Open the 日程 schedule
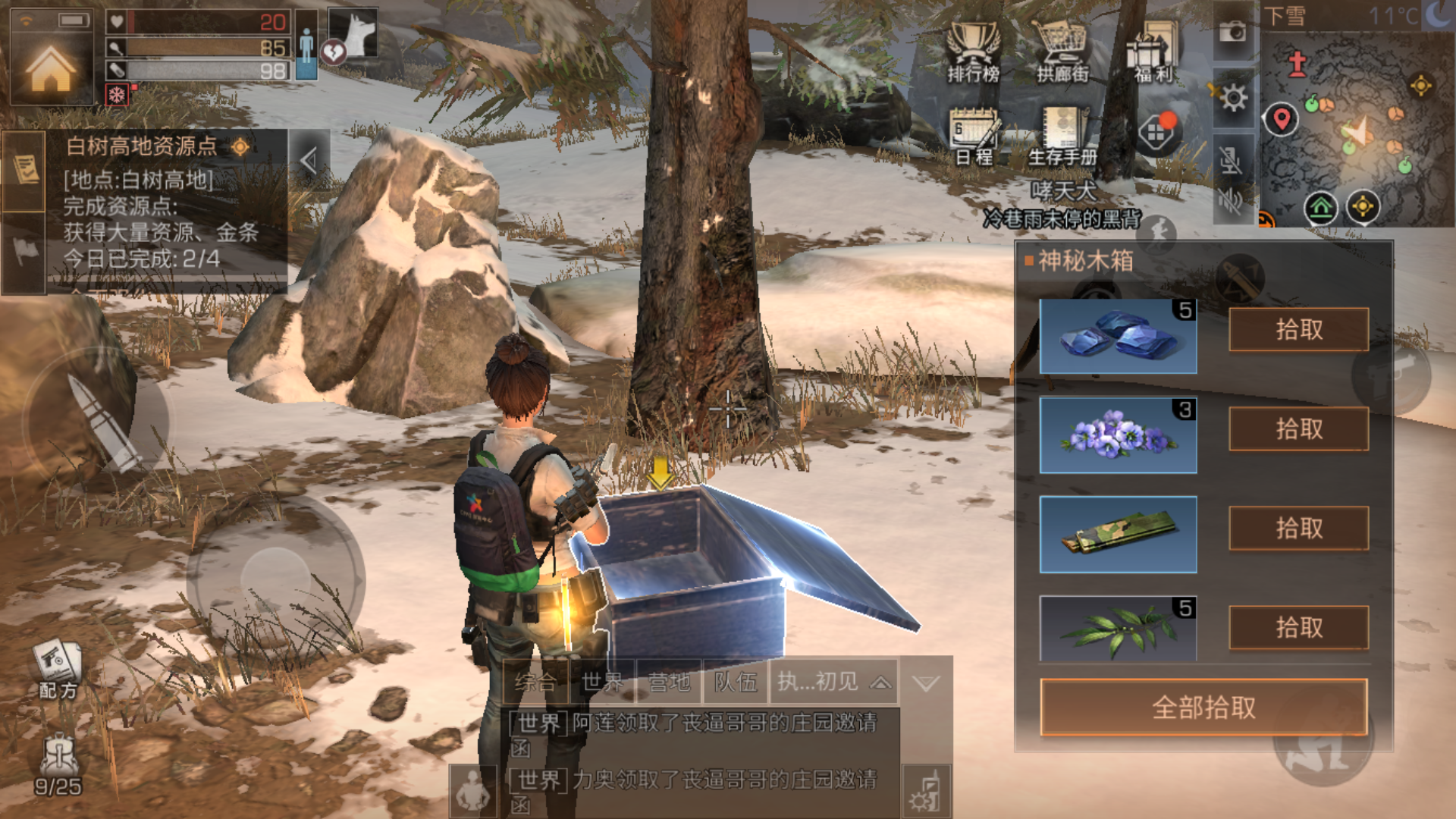Screen dimensions: 1456x819 click(x=974, y=135)
